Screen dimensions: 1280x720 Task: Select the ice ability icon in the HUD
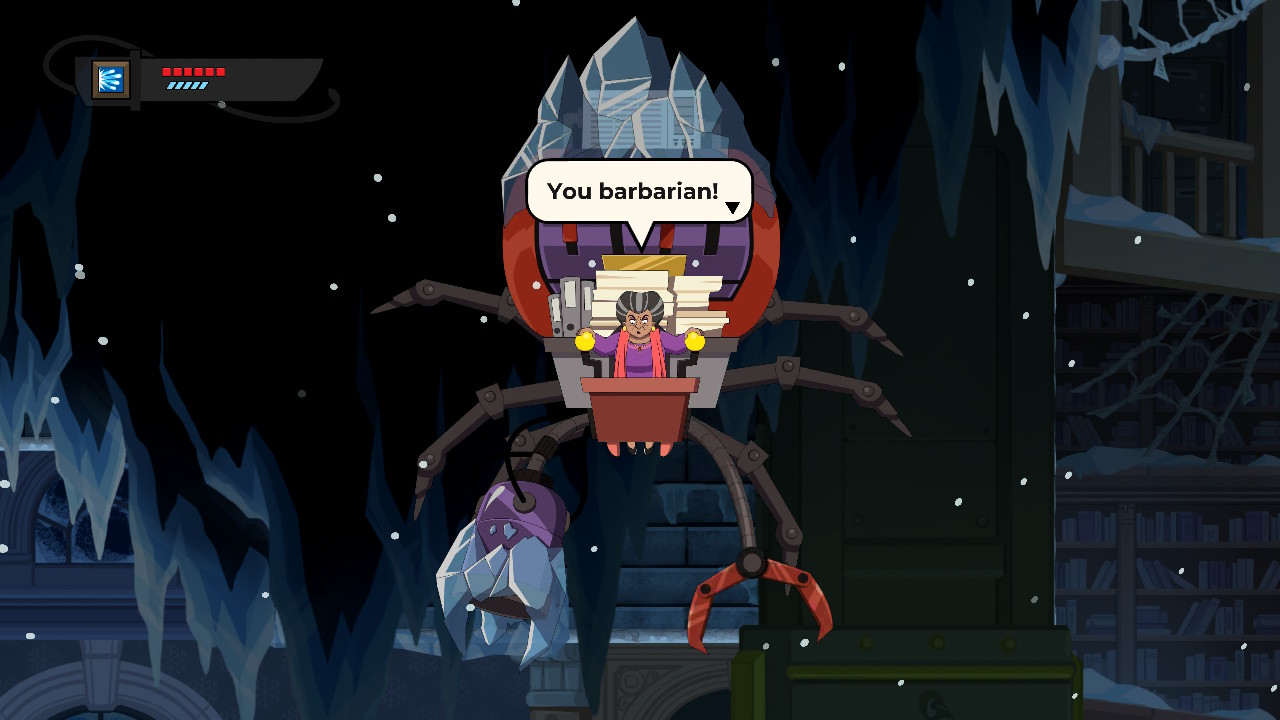point(111,79)
